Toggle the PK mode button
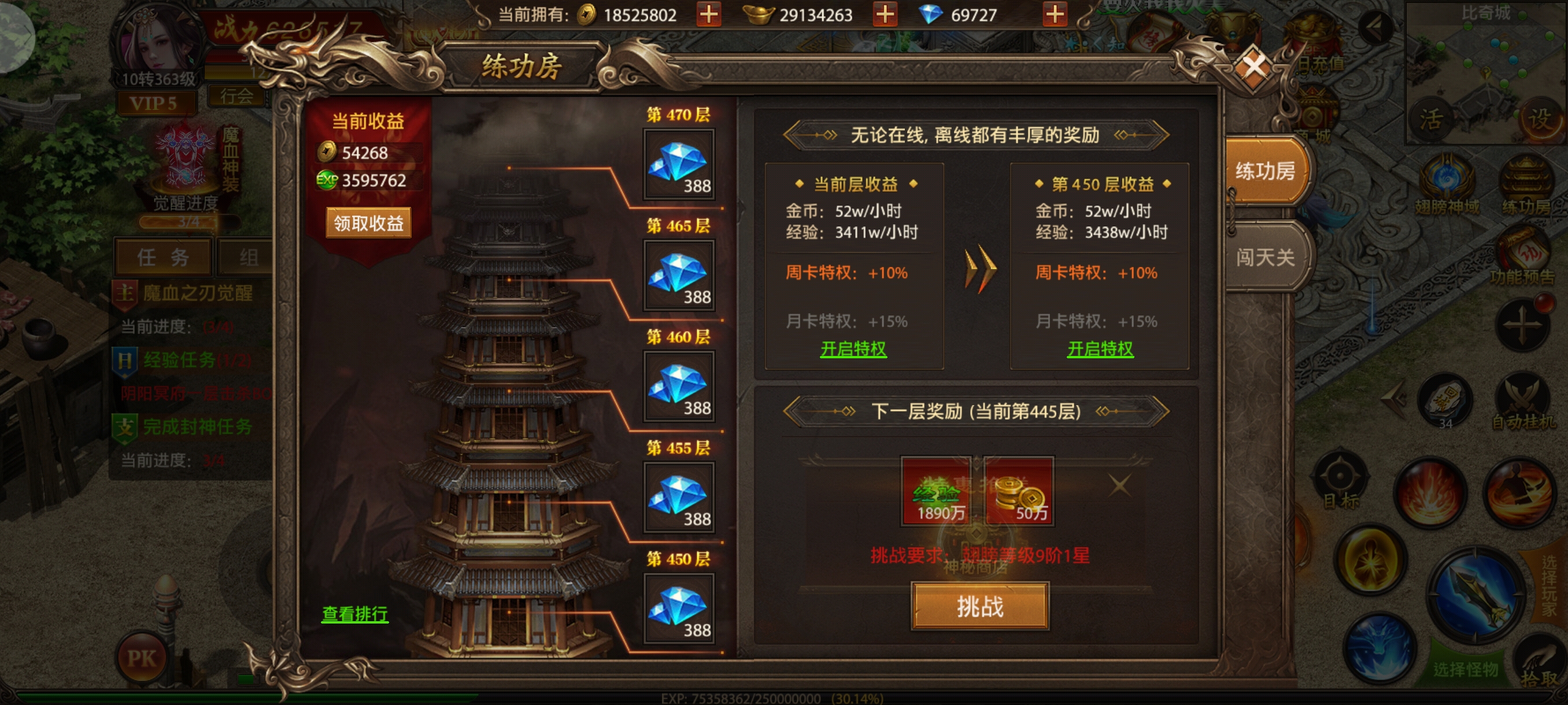1568x705 pixels. coord(141,658)
